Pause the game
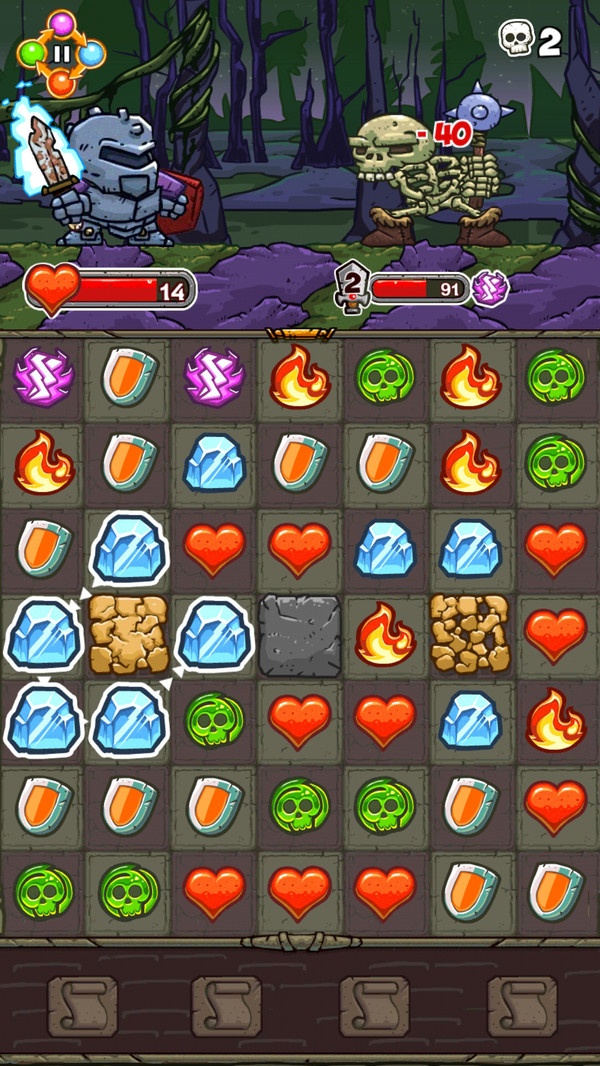Image resolution: width=600 pixels, height=1066 pixels. 61,54
